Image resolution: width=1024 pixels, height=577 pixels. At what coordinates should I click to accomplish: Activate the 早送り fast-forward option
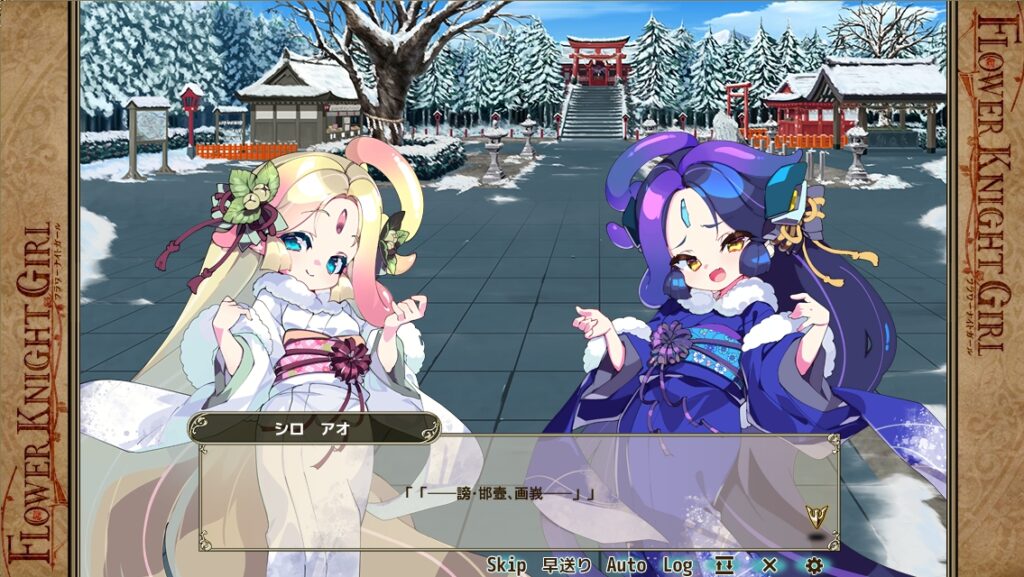pos(566,565)
